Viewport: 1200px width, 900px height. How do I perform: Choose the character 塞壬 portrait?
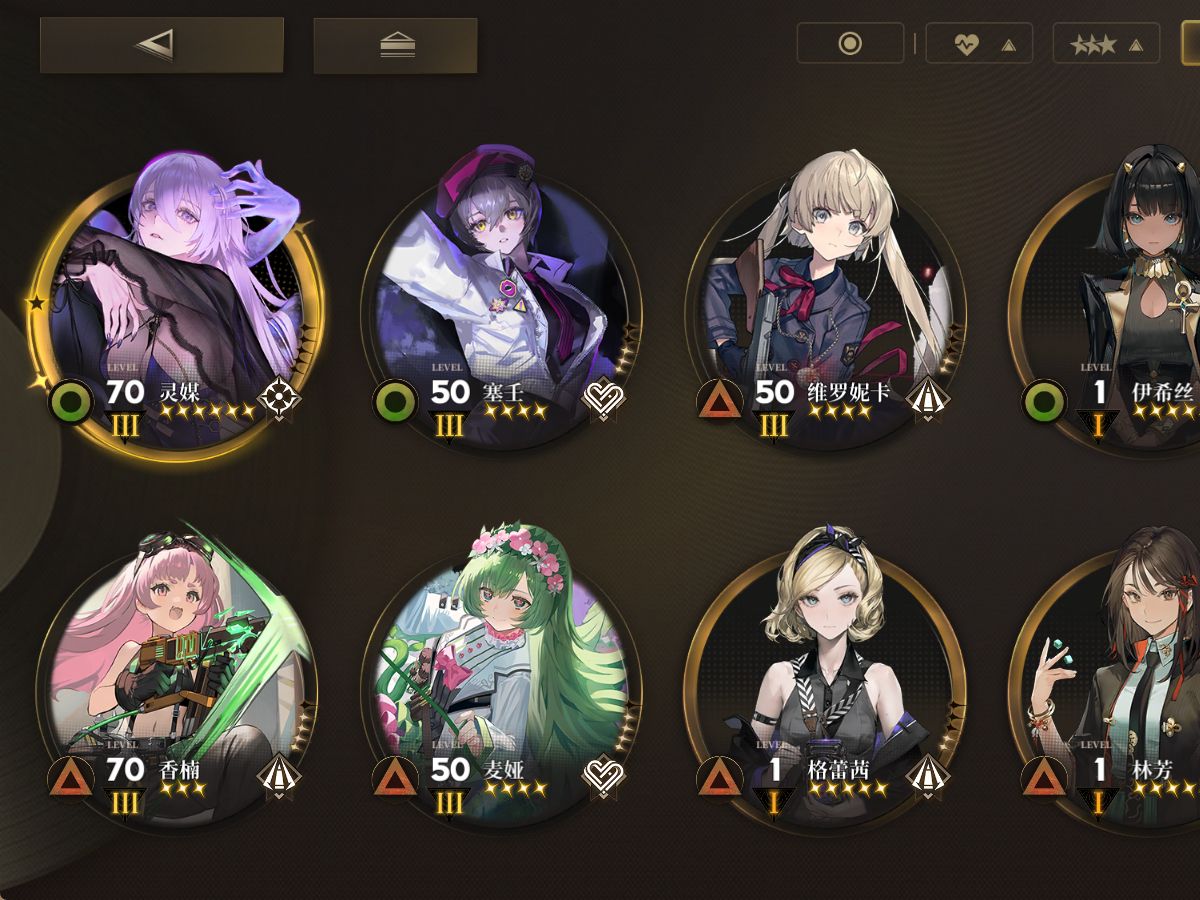click(502, 300)
